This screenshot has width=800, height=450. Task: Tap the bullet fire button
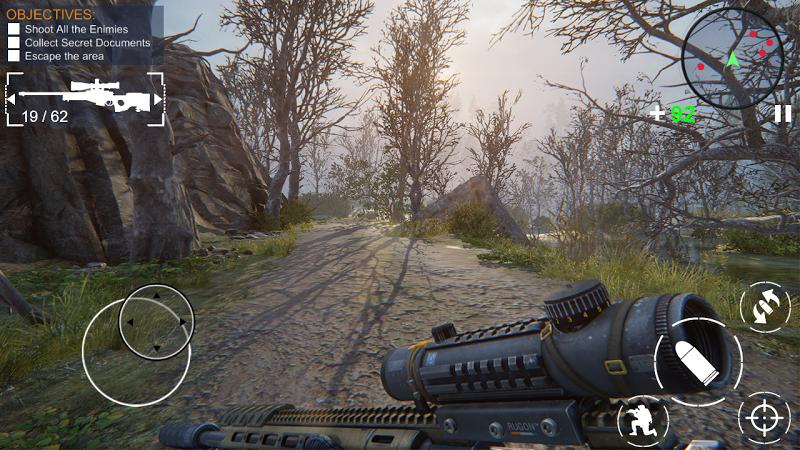(697, 360)
